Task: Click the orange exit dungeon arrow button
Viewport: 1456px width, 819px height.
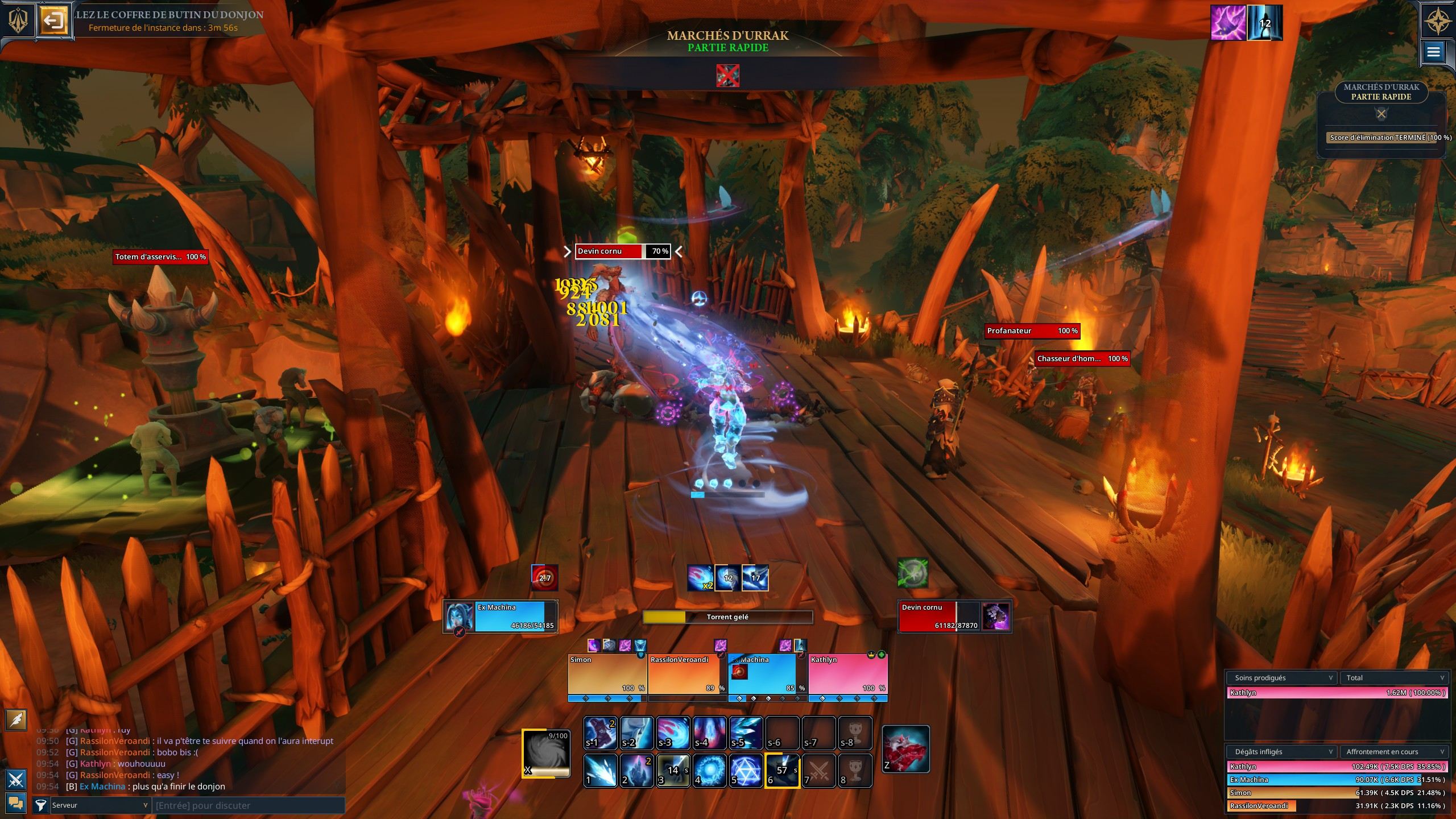Action: tap(54, 22)
